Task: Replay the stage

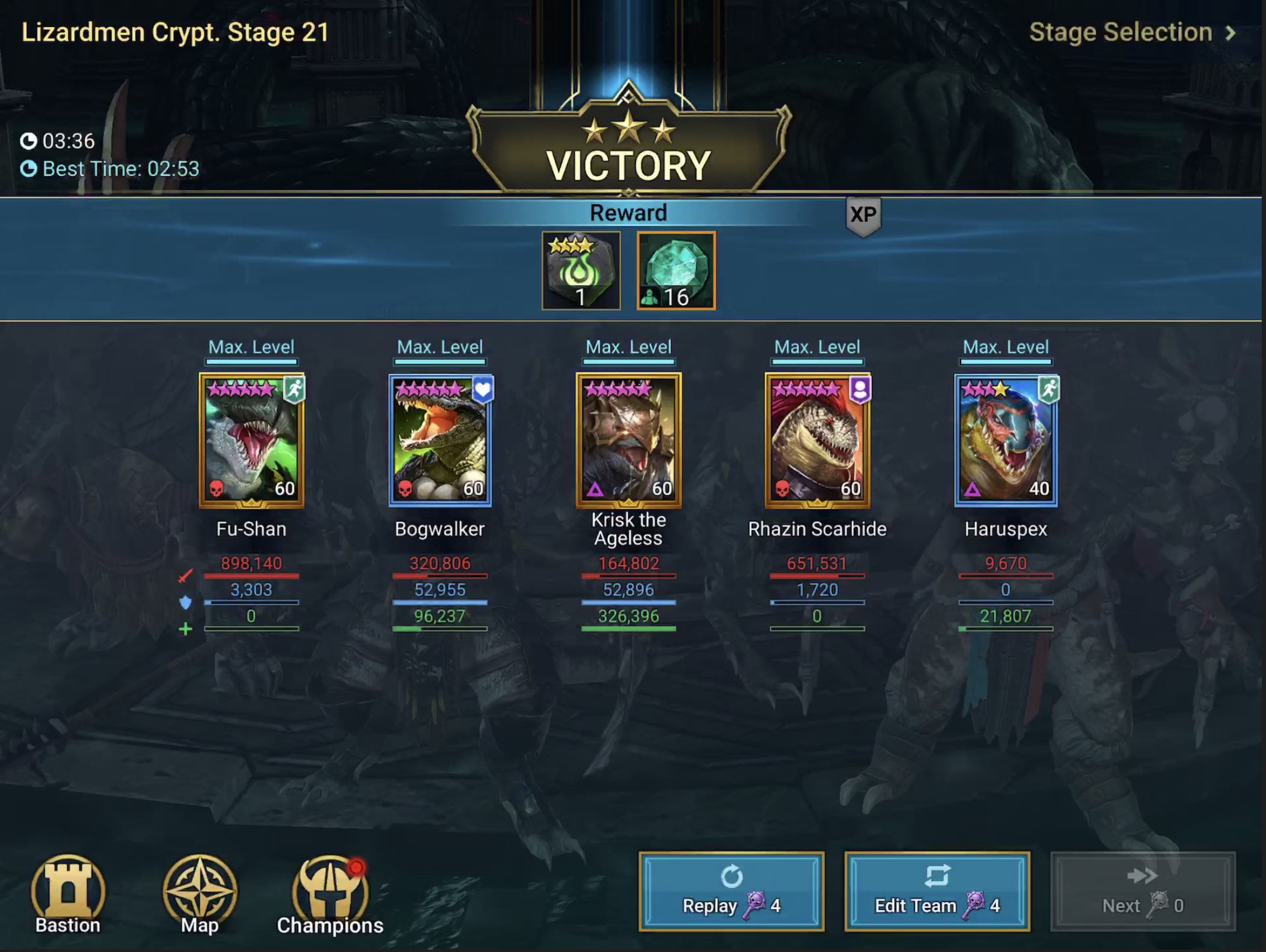Action: [x=732, y=890]
